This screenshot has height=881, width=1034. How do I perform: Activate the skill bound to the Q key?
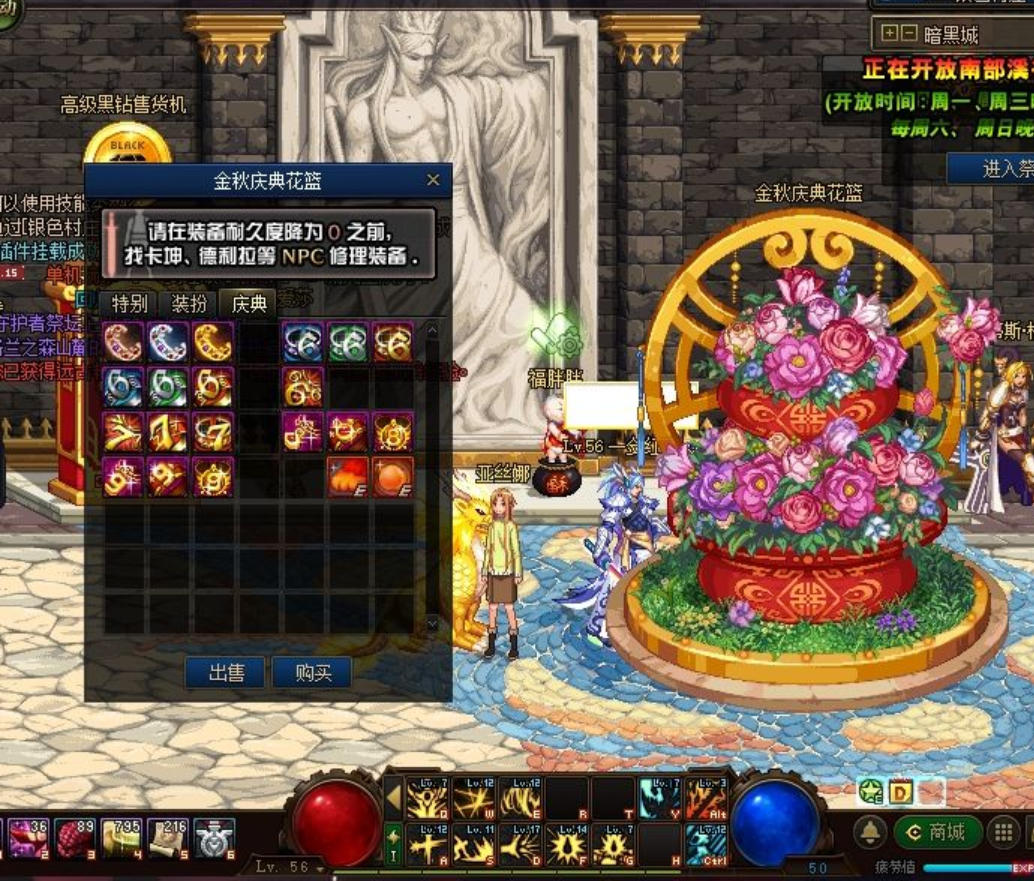pyautogui.click(x=428, y=799)
